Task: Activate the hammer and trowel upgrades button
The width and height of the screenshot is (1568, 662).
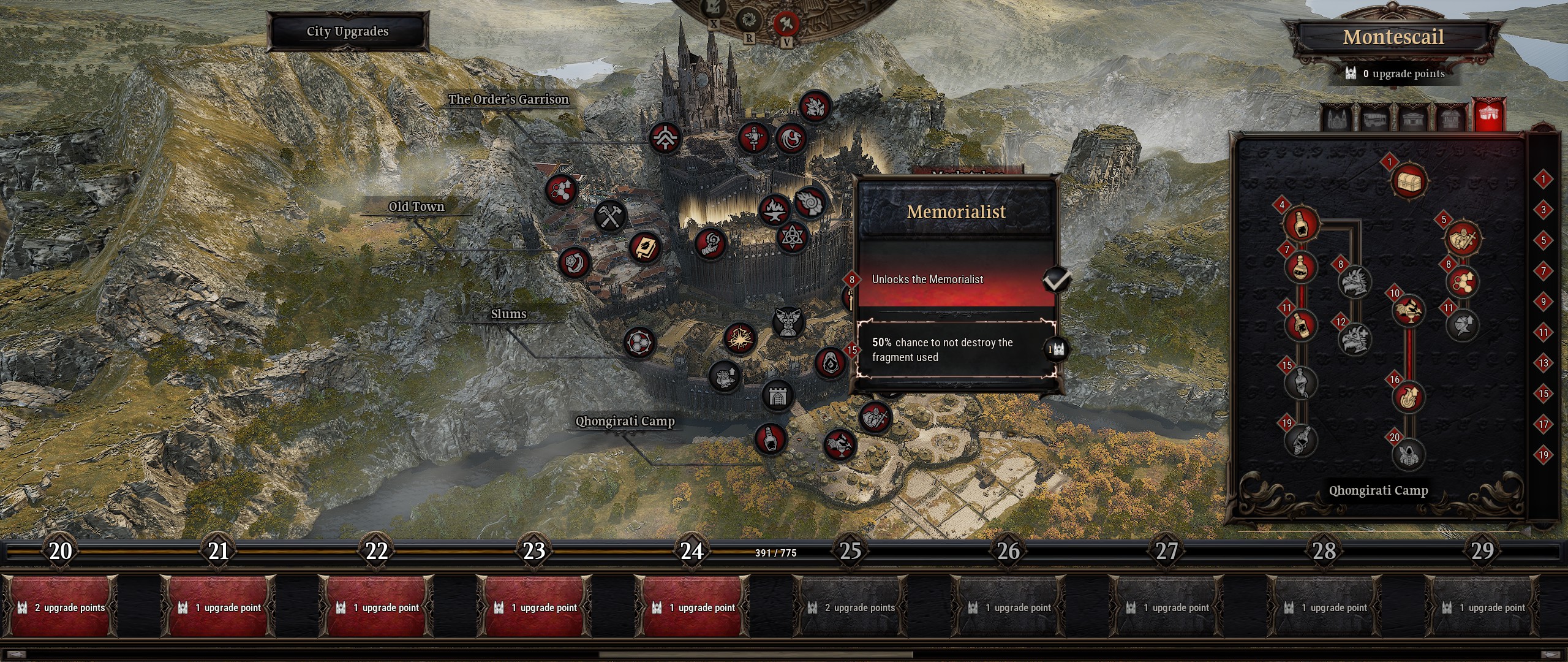Action: pos(786,25)
